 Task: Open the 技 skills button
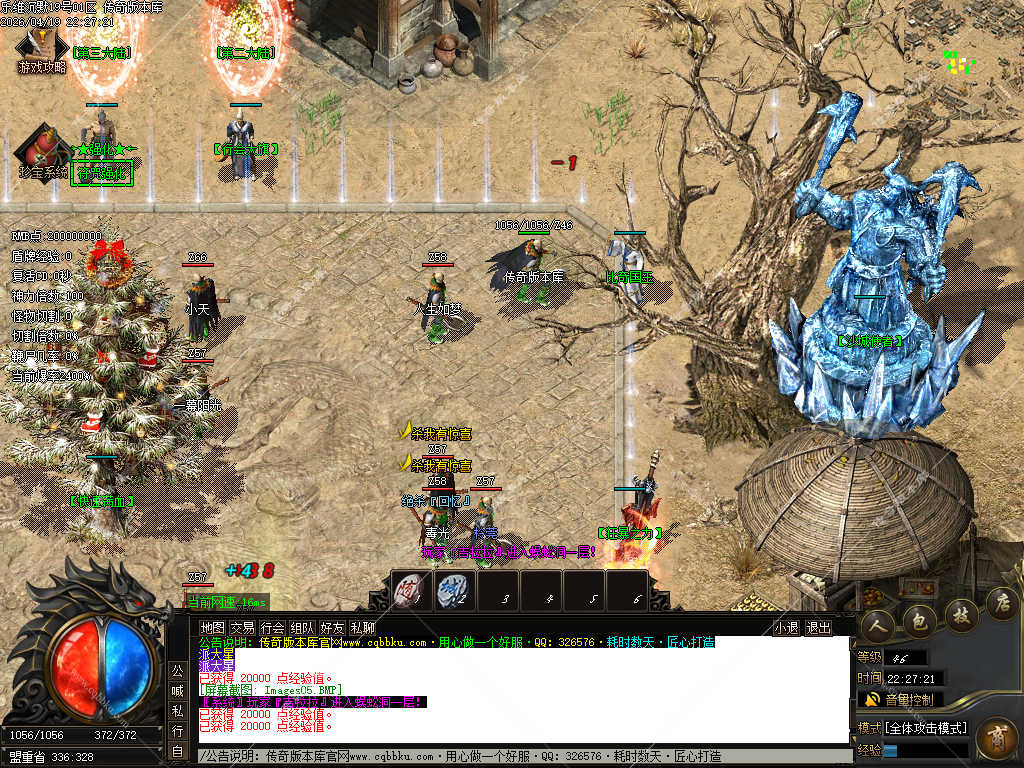961,614
